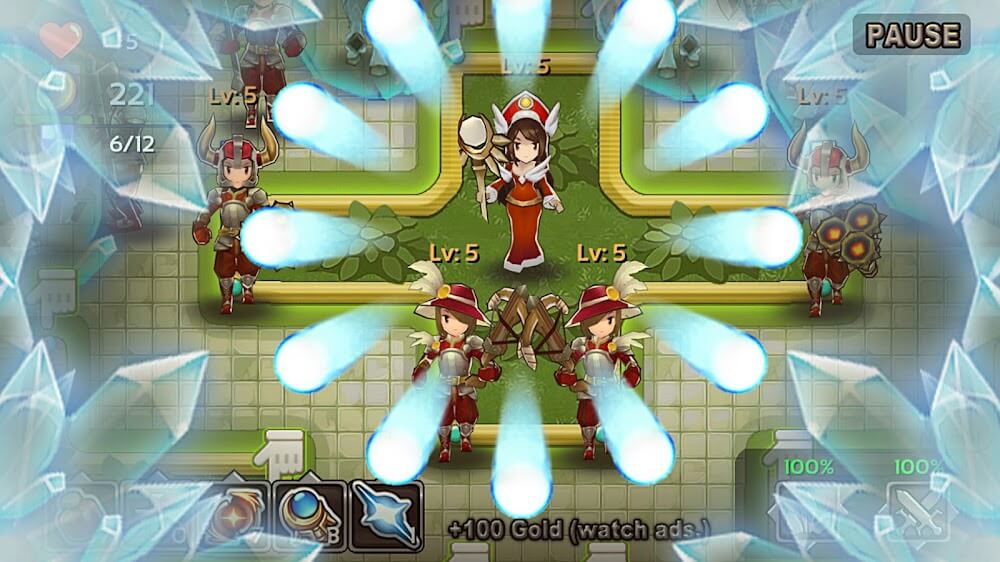Pause the game with the PAUSE button

point(911,35)
